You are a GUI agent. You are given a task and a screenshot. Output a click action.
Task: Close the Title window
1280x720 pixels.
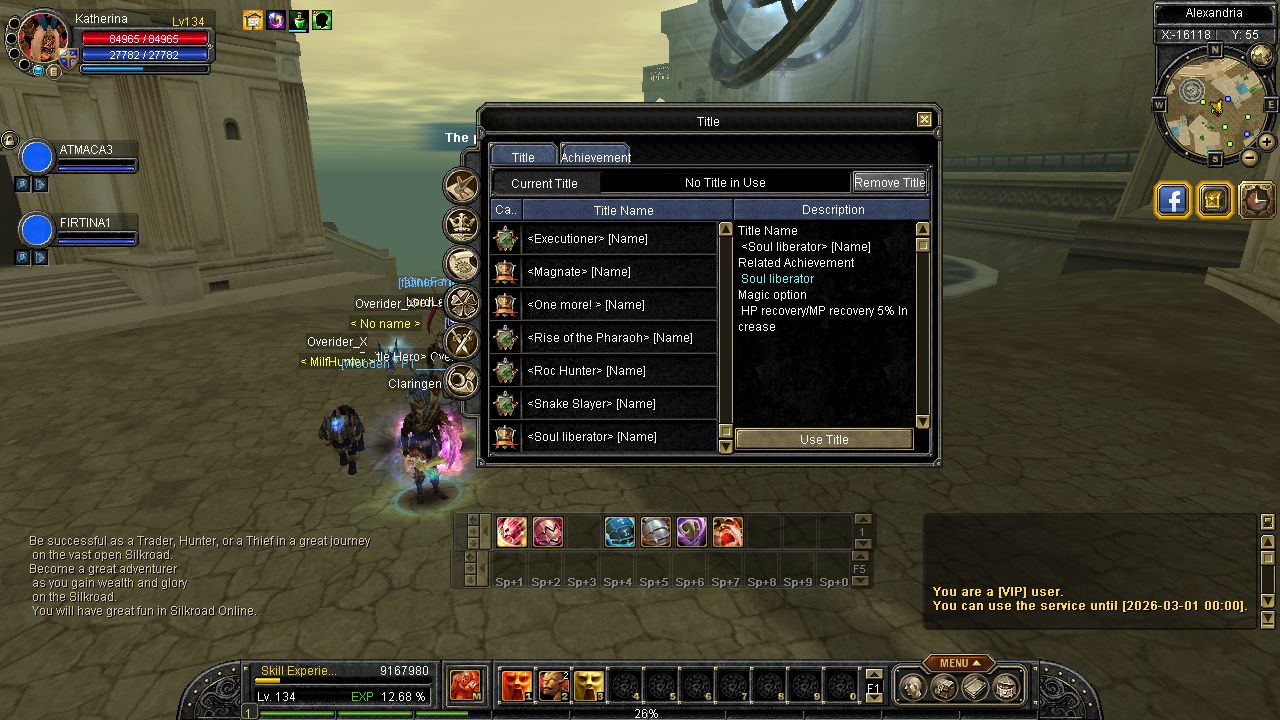tap(924, 120)
